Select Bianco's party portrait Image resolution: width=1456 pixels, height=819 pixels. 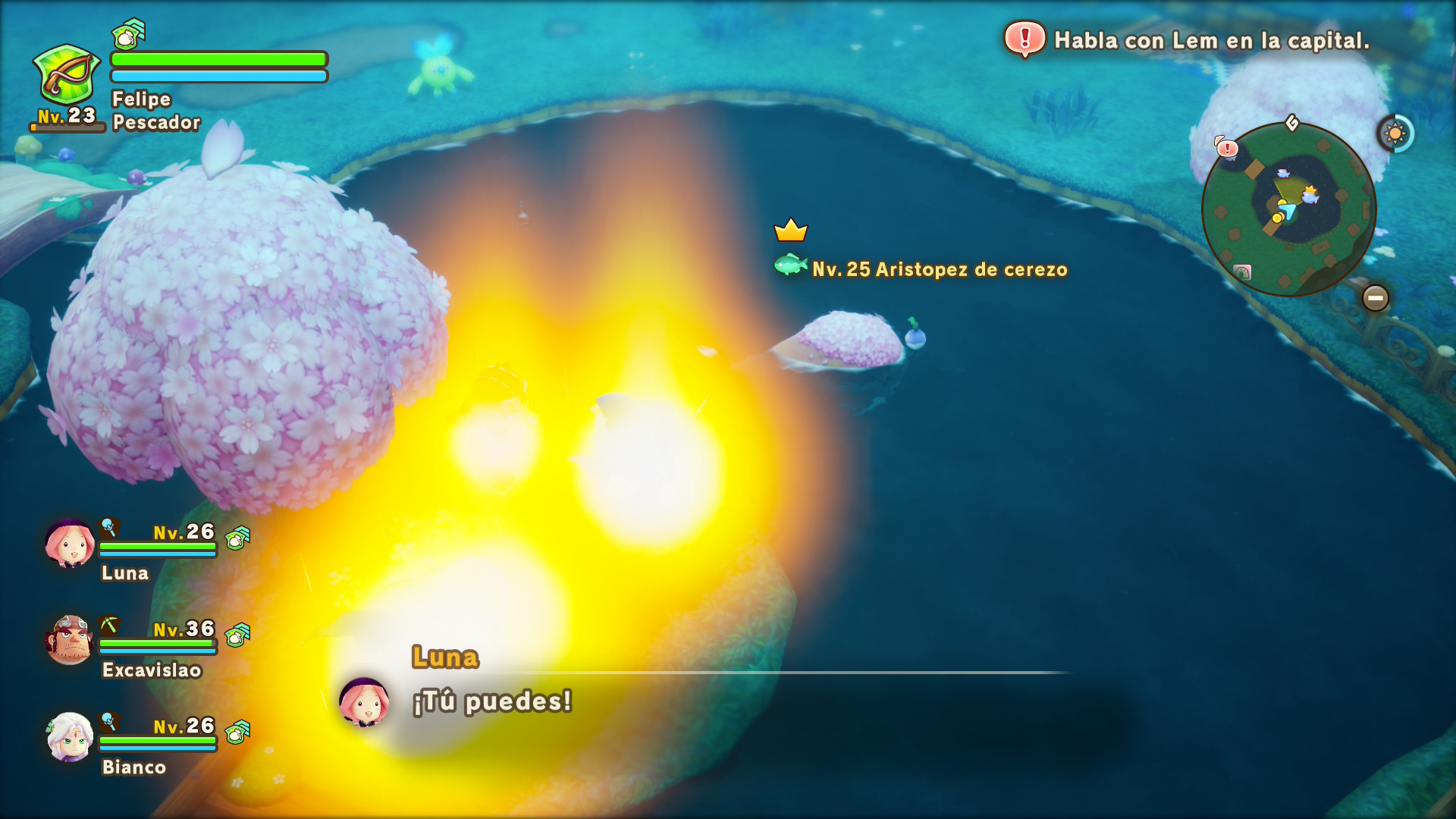tap(70, 736)
